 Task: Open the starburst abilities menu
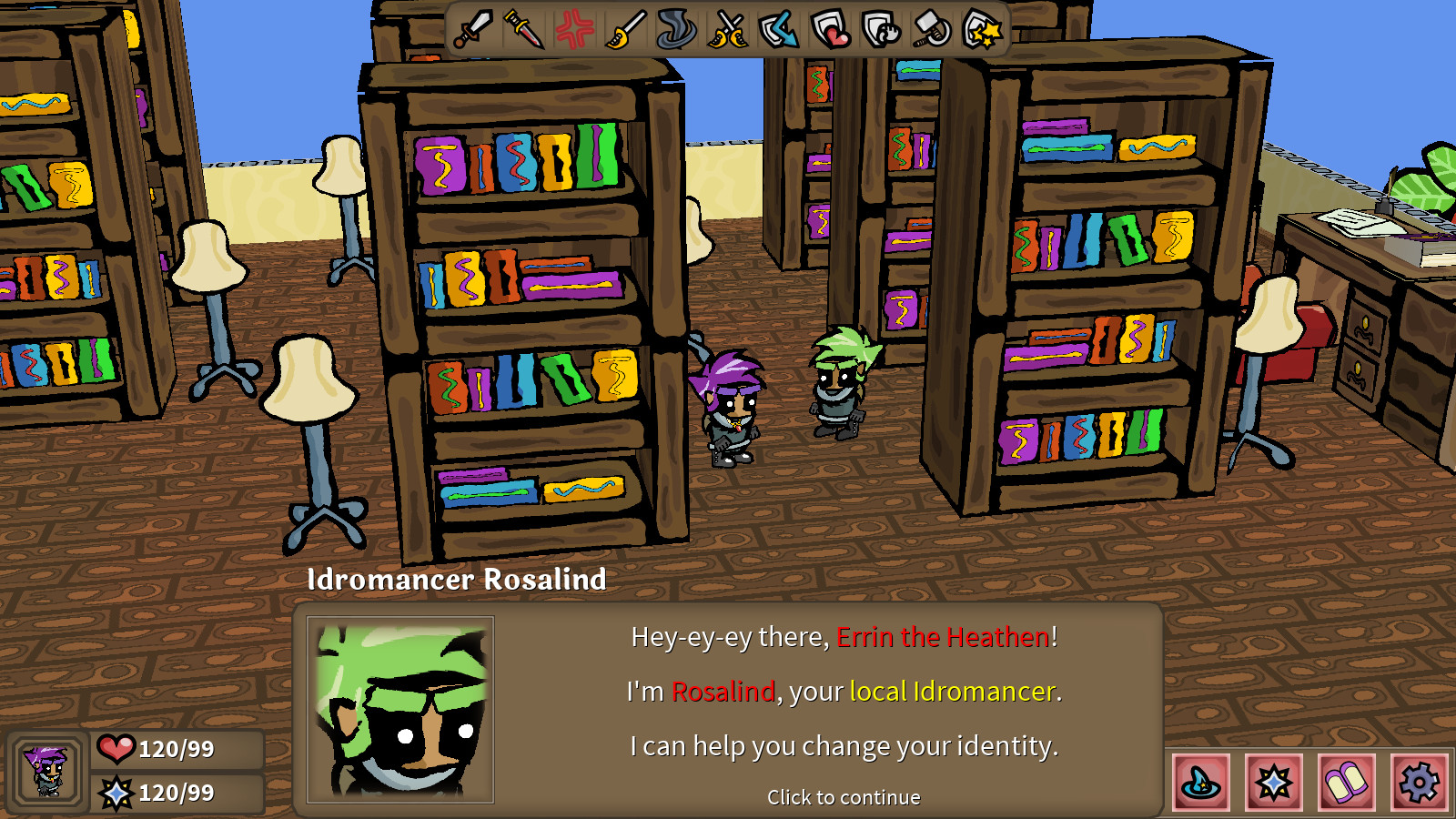click(1272, 783)
